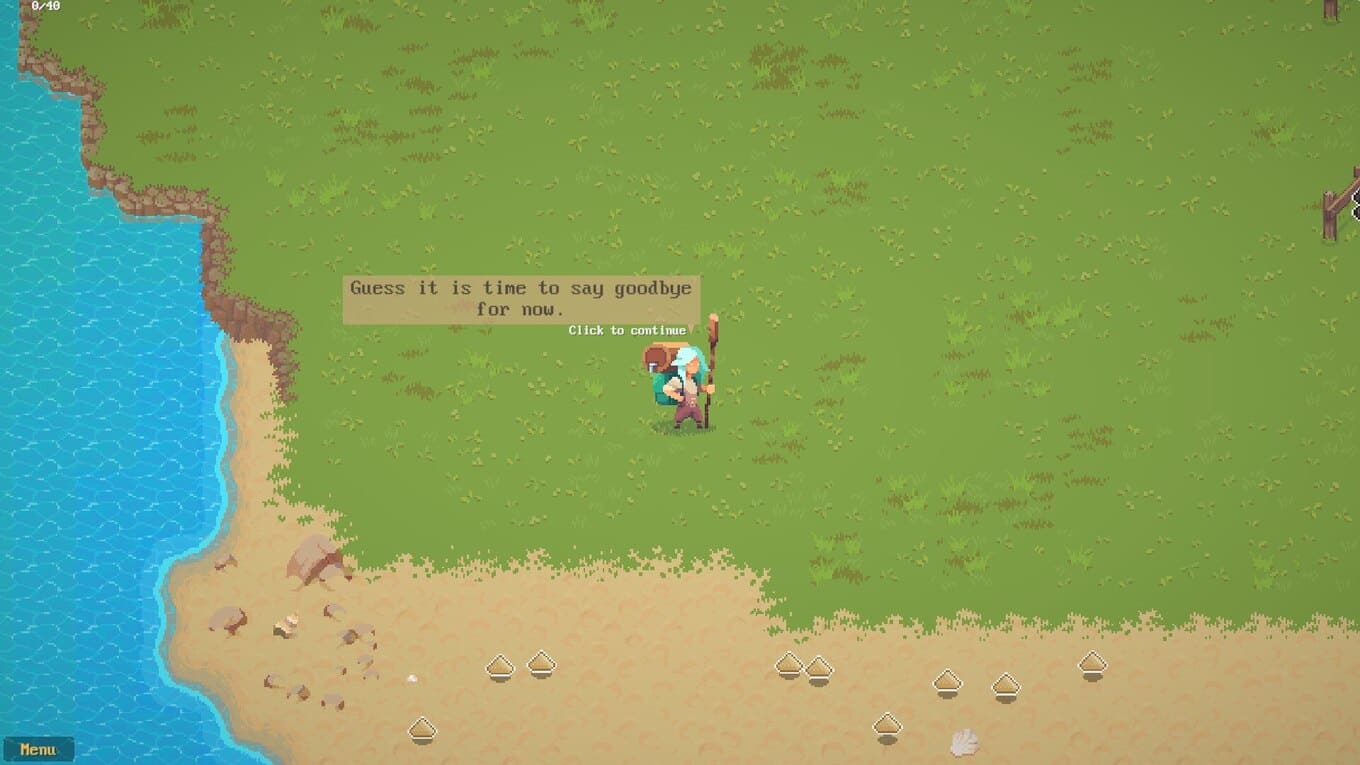
Task: Open the Menu button
Action: (x=38, y=749)
